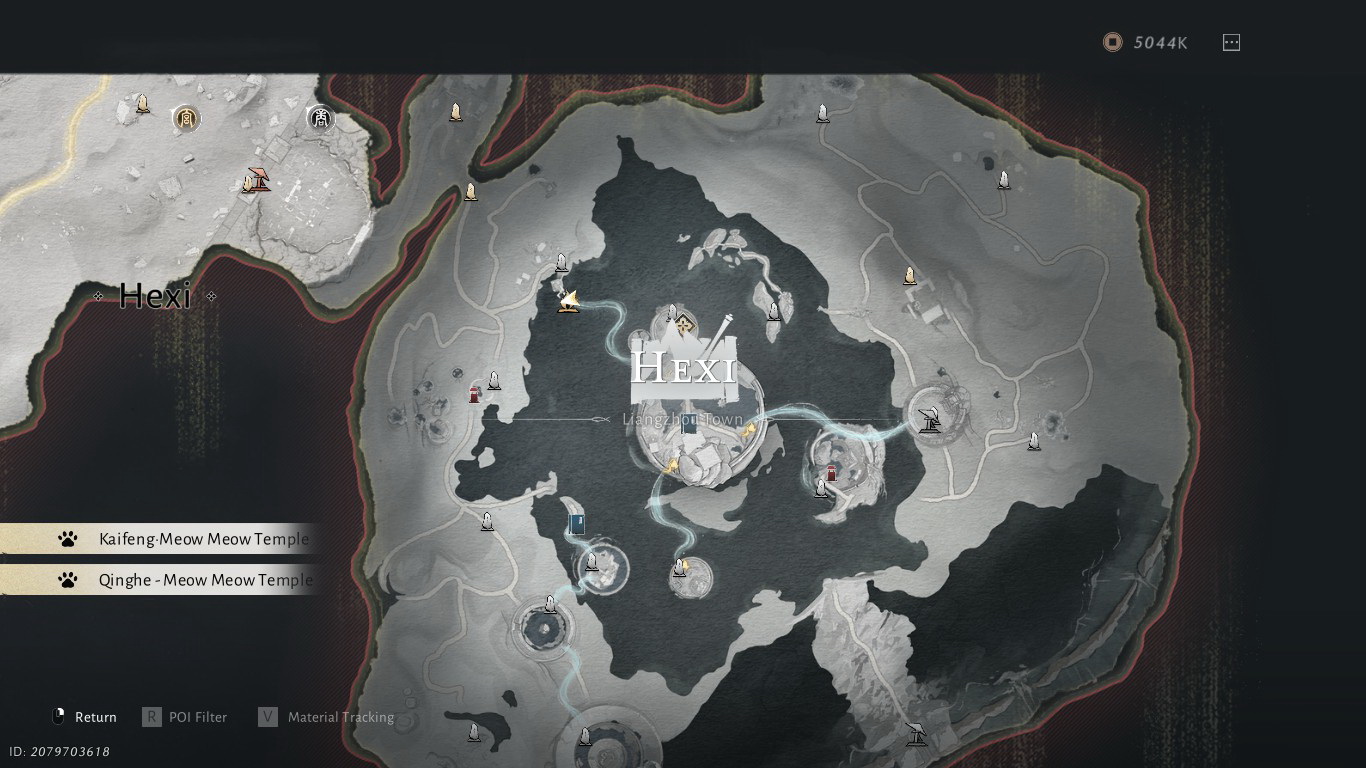Select the golden sail-shaped map marker

pyautogui.click(x=569, y=300)
